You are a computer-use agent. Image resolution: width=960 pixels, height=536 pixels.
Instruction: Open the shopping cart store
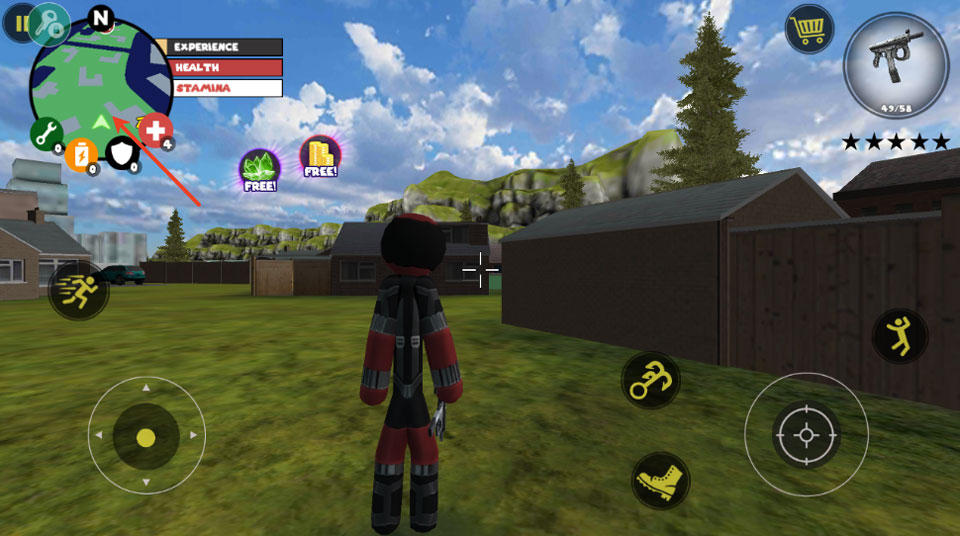tap(809, 28)
